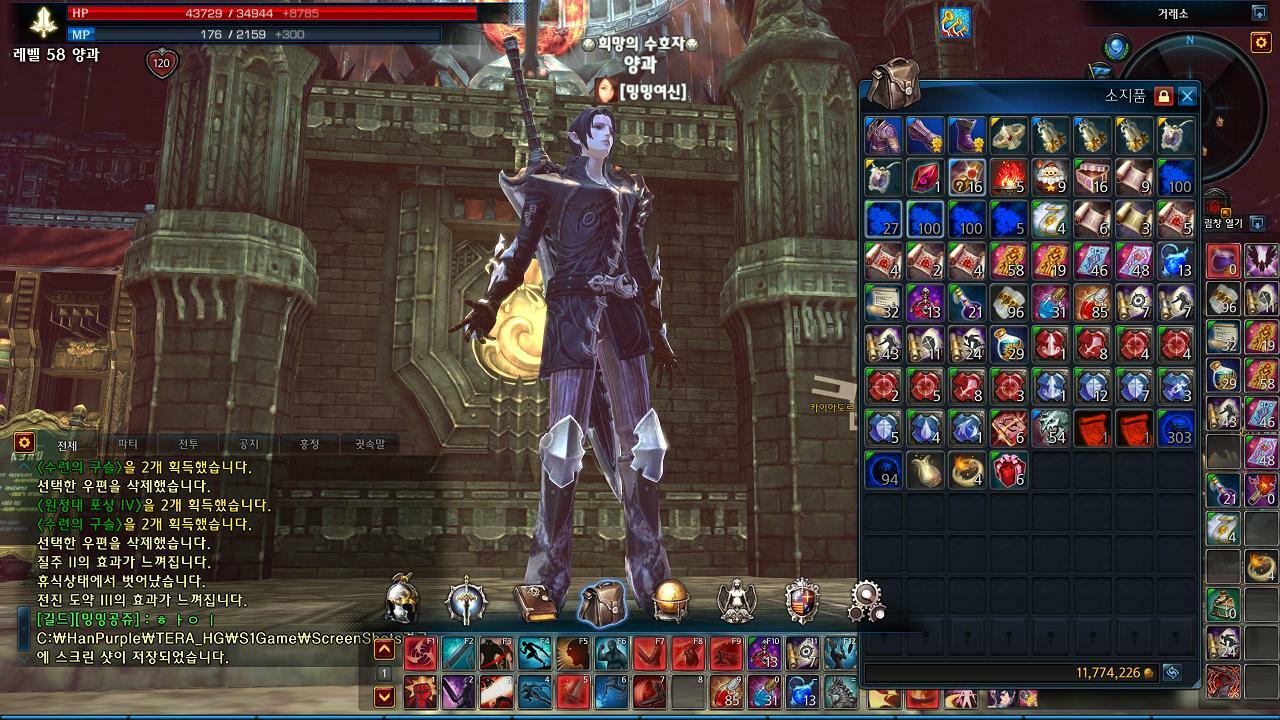Open the heraldic shield guild icon
The image size is (1280, 720).
(x=802, y=602)
